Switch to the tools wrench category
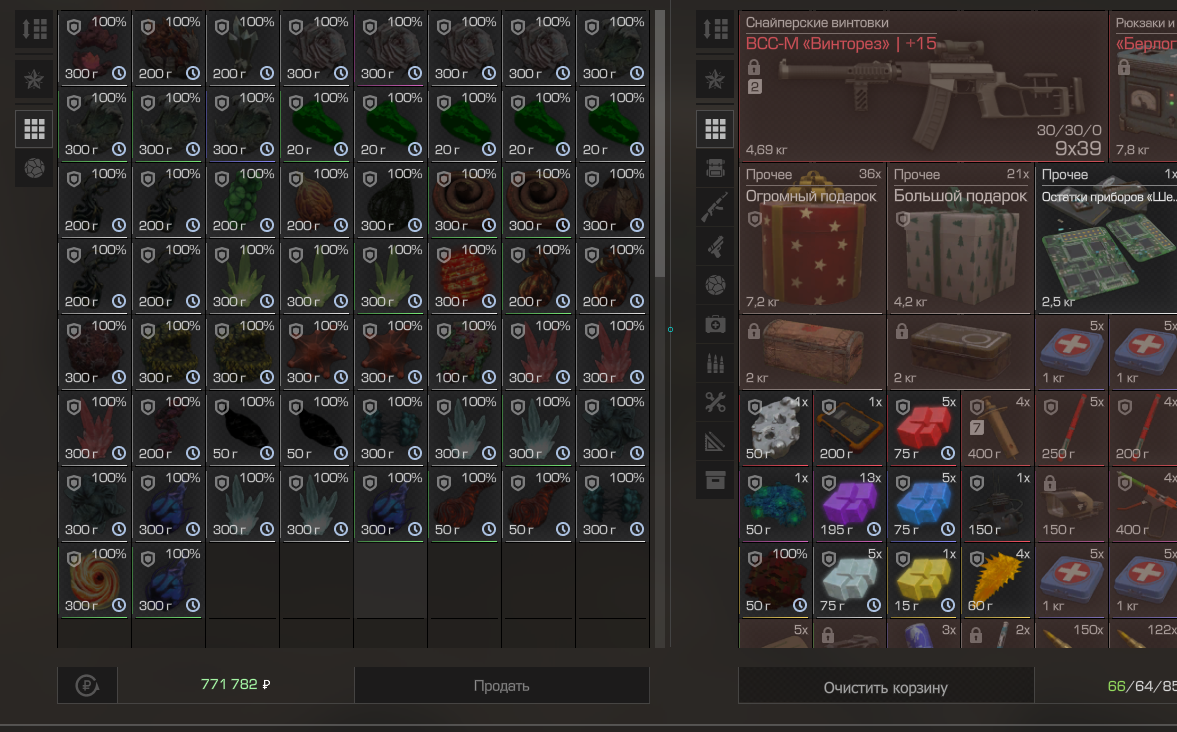Screen dimensions: 1177x732 click(x=715, y=403)
